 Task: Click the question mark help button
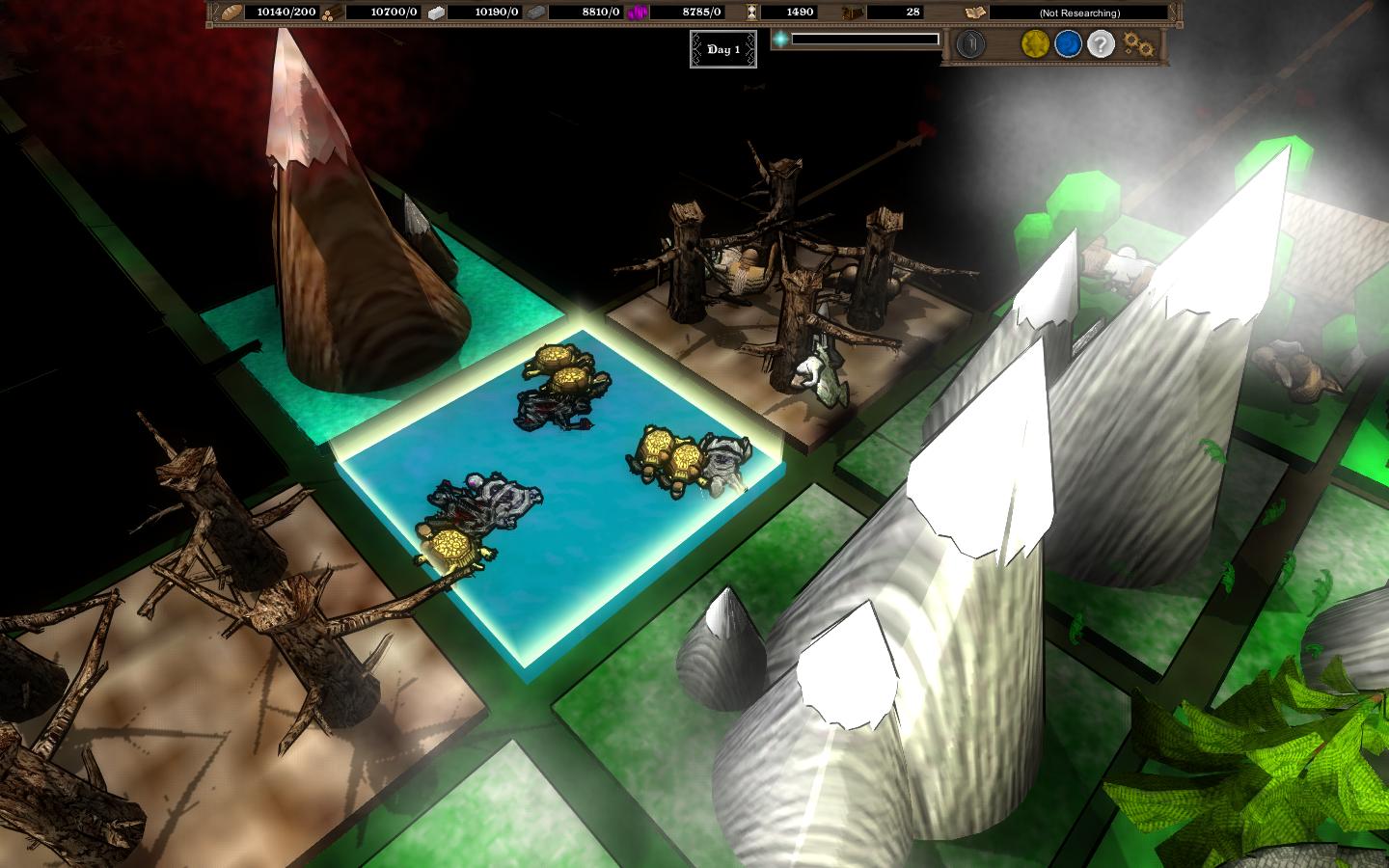click(1099, 43)
